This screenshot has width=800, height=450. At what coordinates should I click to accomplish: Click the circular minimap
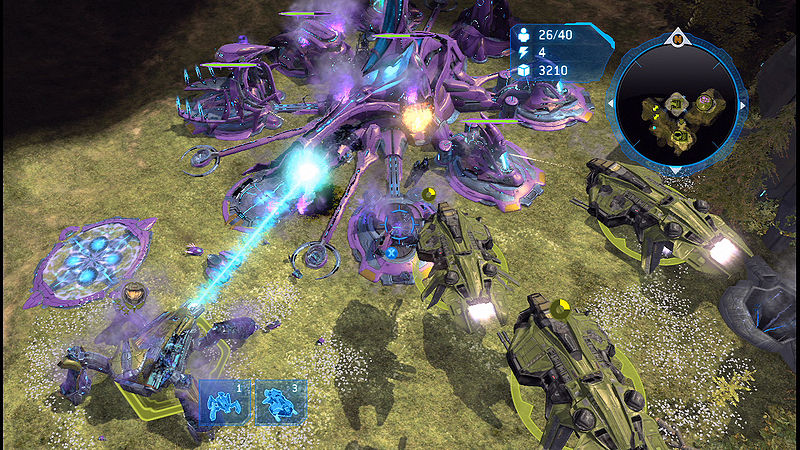678,105
